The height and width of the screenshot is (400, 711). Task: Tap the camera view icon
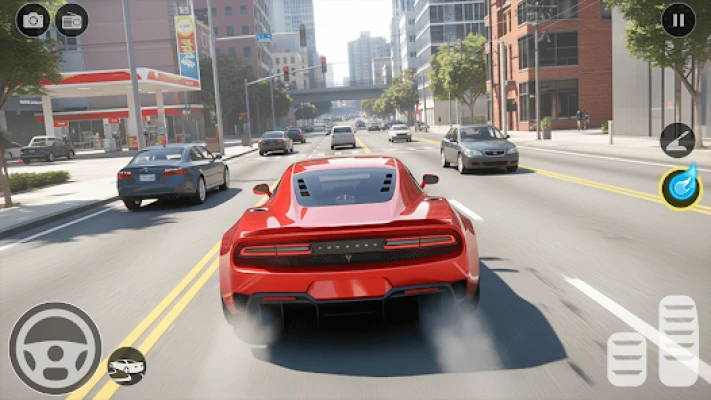pyautogui.click(x=33, y=20)
